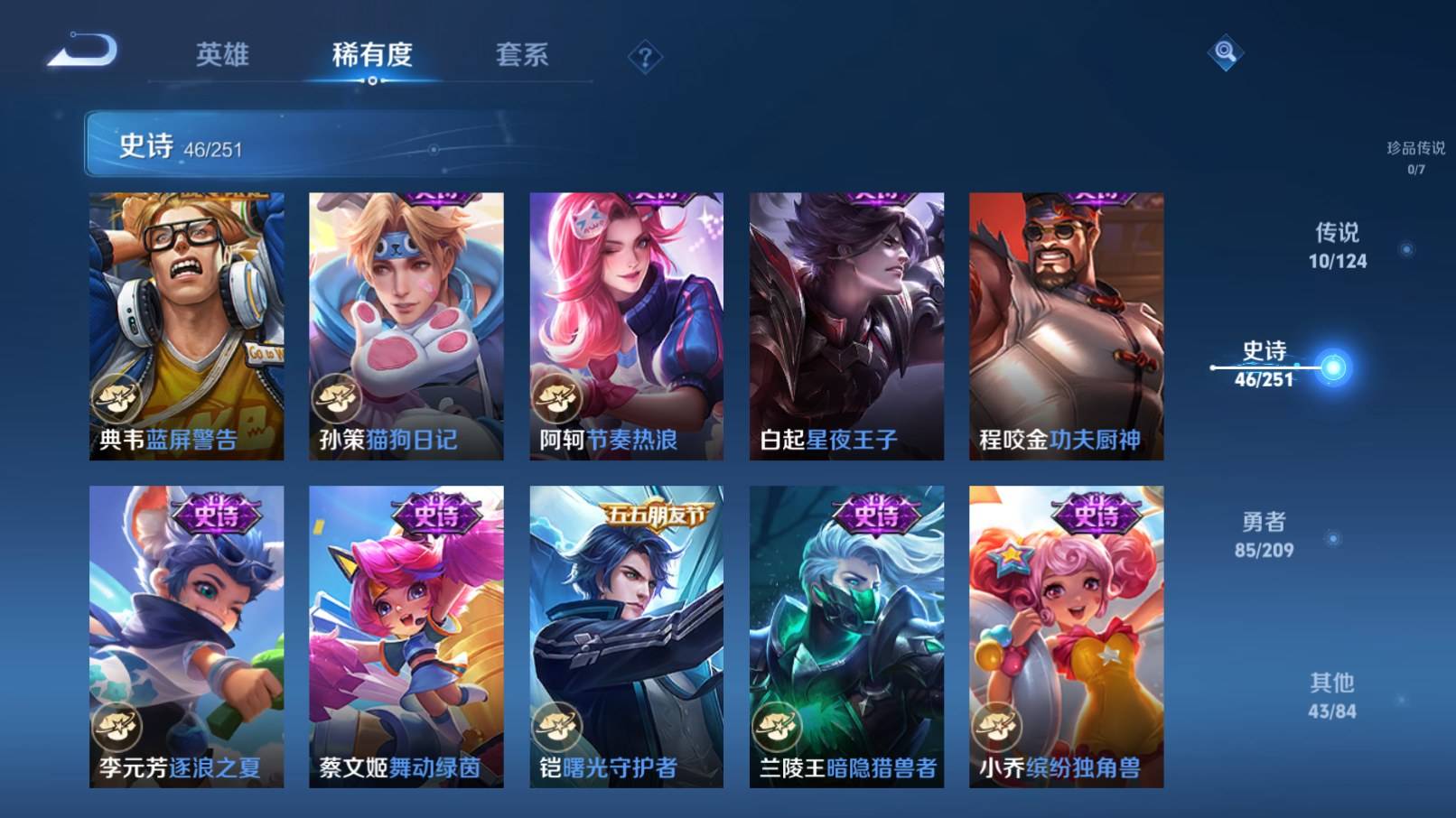Open the 小乔 缤纷独角兽 skin card
Image resolution: width=1456 pixels, height=818 pixels.
pyautogui.click(x=1066, y=637)
